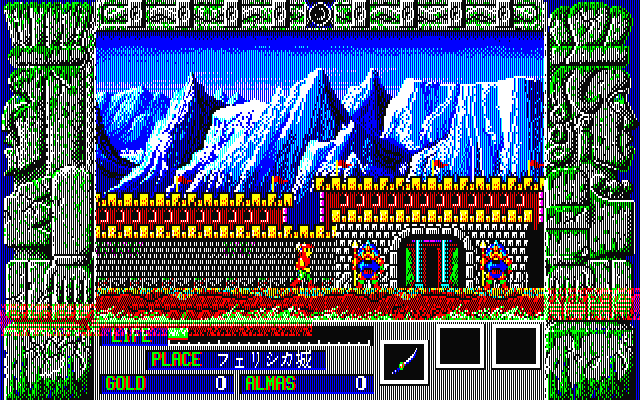The height and width of the screenshot is (400, 640).
Task: Select the equipped sword item slot
Action: [407, 357]
